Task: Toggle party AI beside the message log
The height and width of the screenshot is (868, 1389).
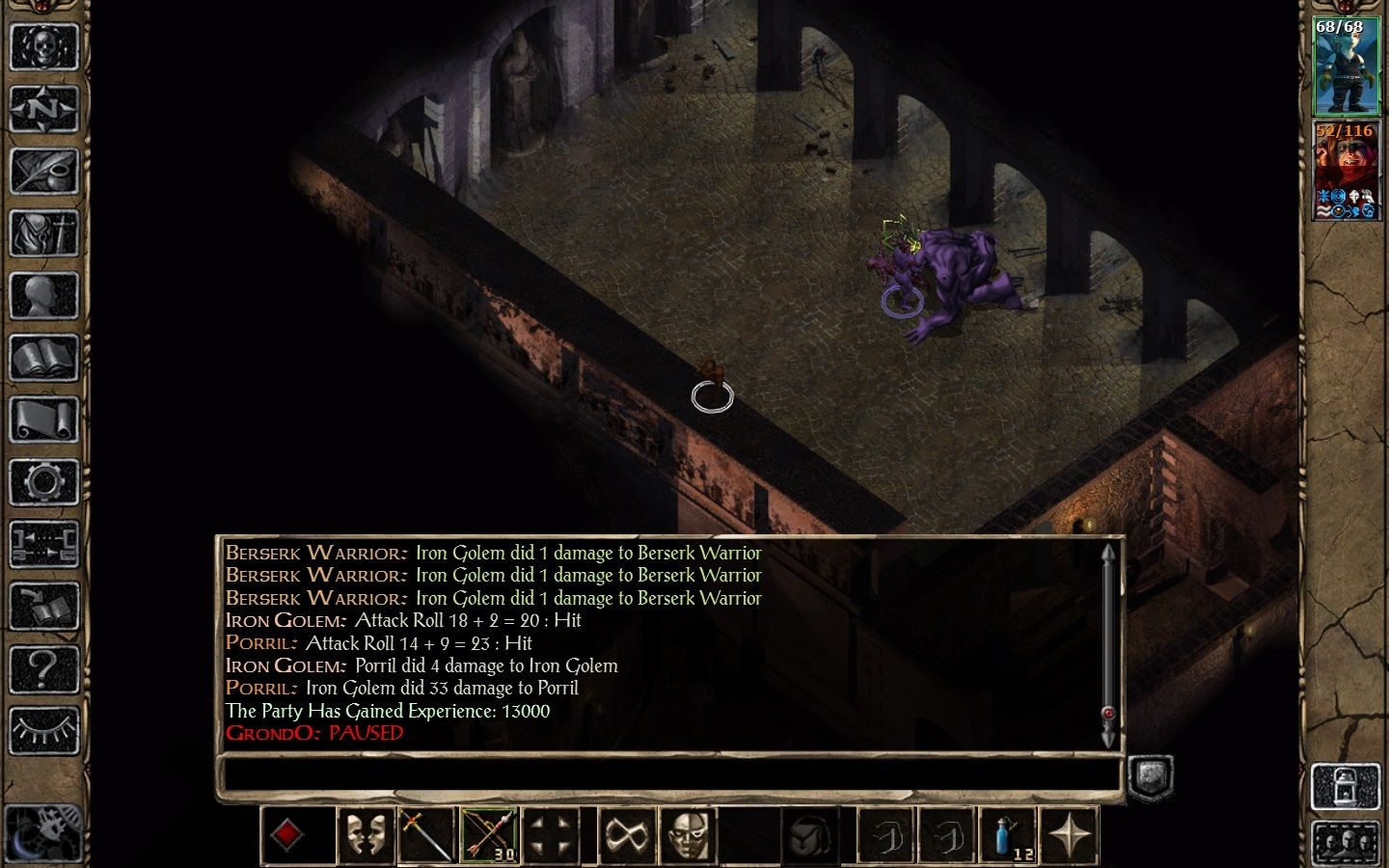Action: tap(1150, 776)
